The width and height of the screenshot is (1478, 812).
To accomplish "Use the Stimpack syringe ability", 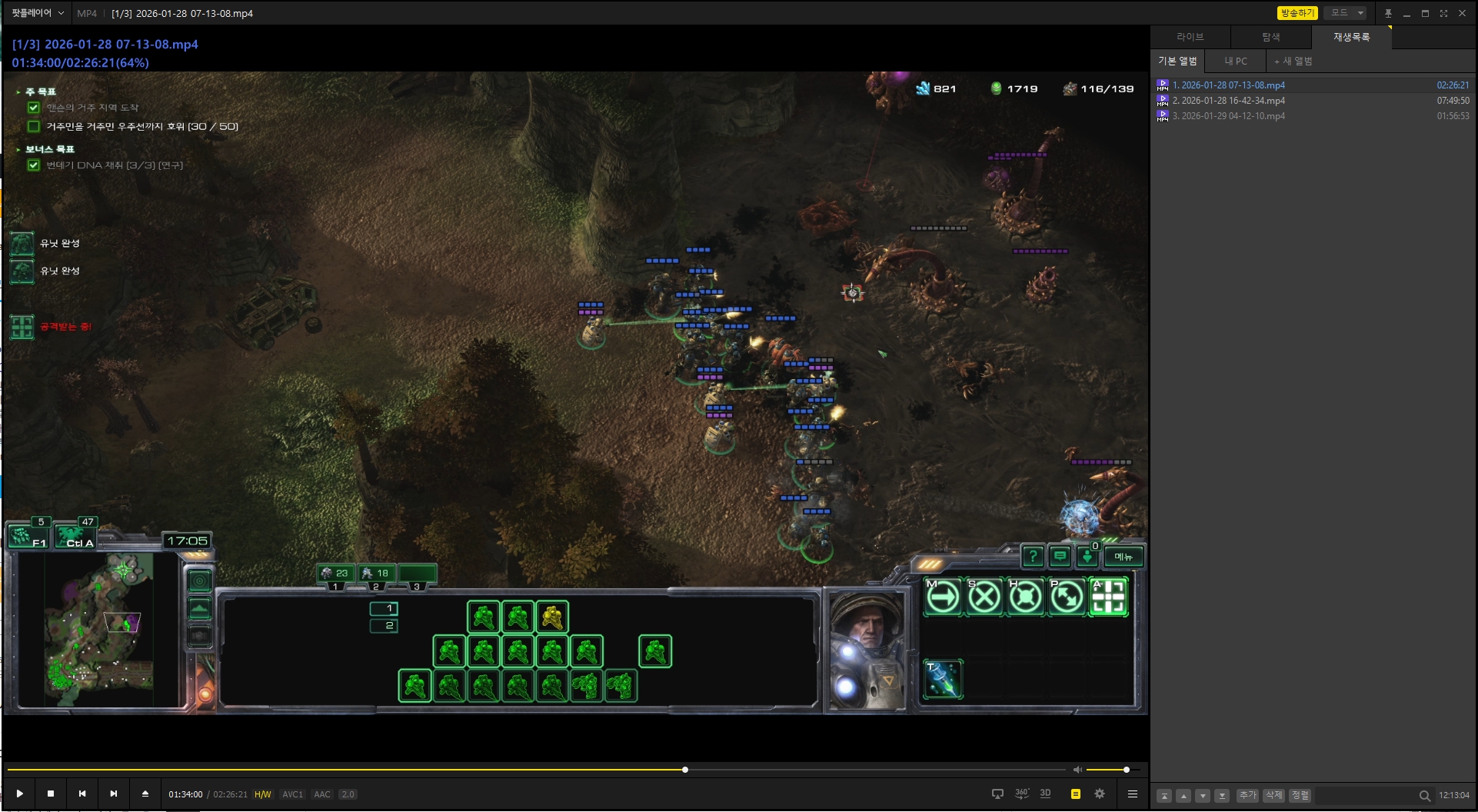I will (x=943, y=680).
